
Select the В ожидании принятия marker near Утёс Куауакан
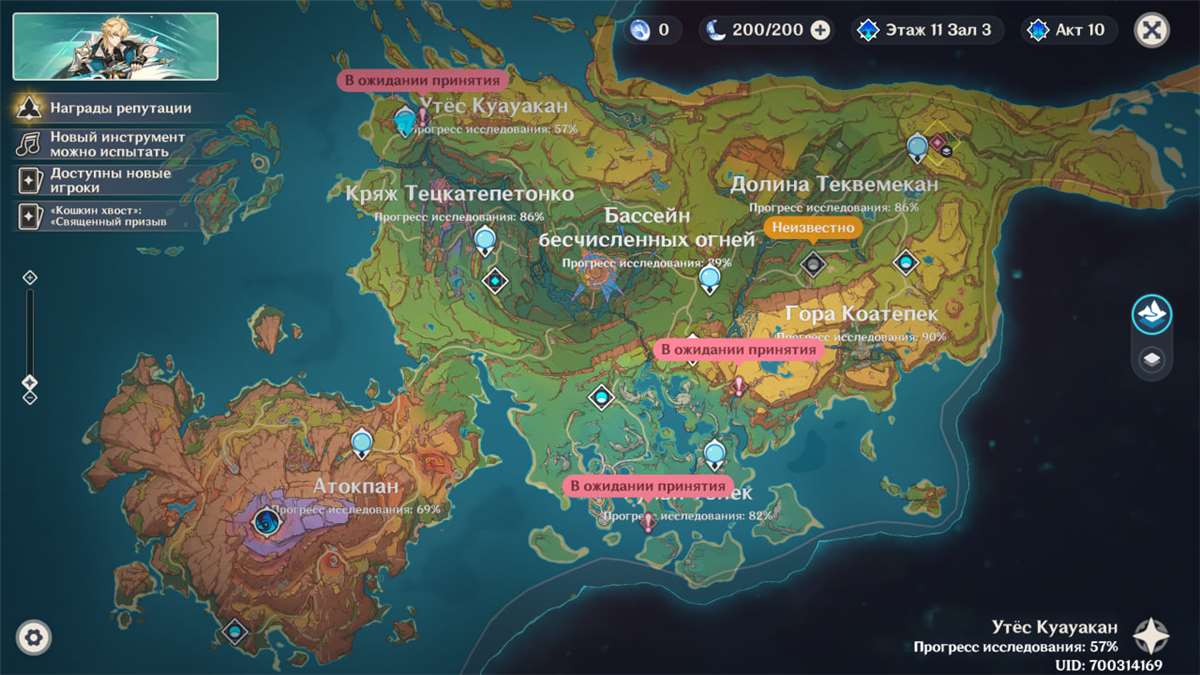tap(421, 81)
